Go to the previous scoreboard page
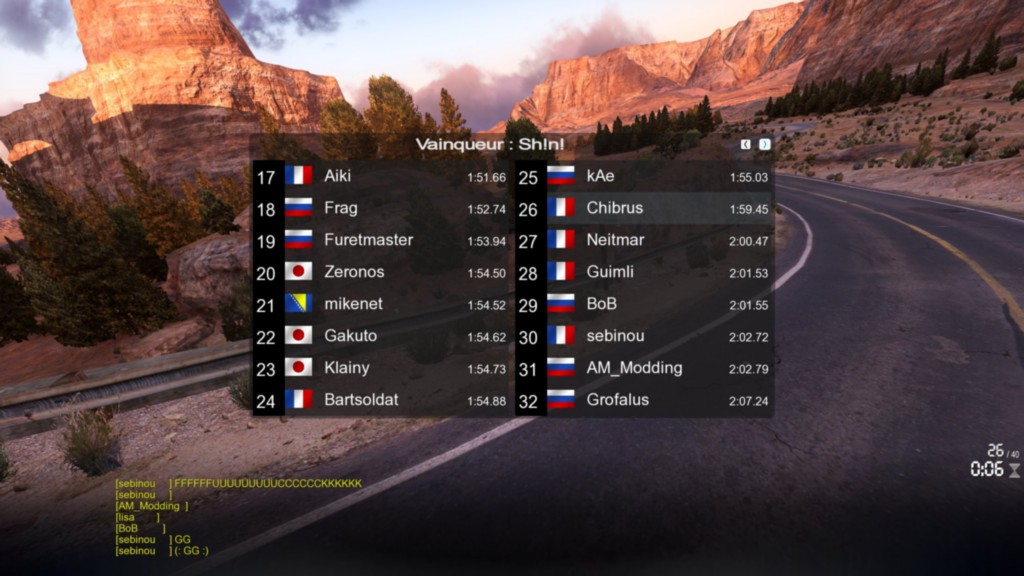Viewport: 1024px width, 576px height. (746, 144)
